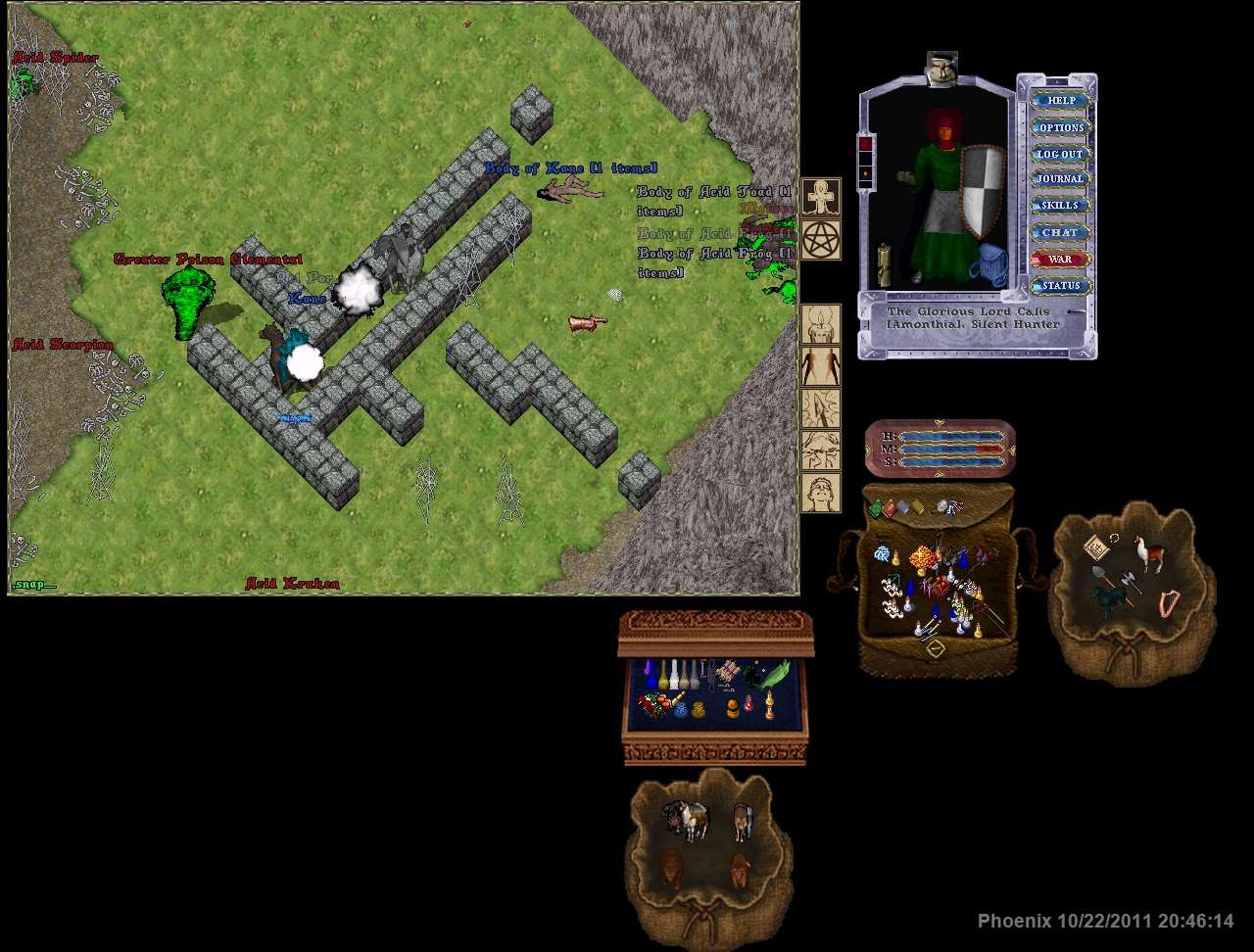Activate the pentagram spell icon
This screenshot has height=952, width=1254.
821,239
